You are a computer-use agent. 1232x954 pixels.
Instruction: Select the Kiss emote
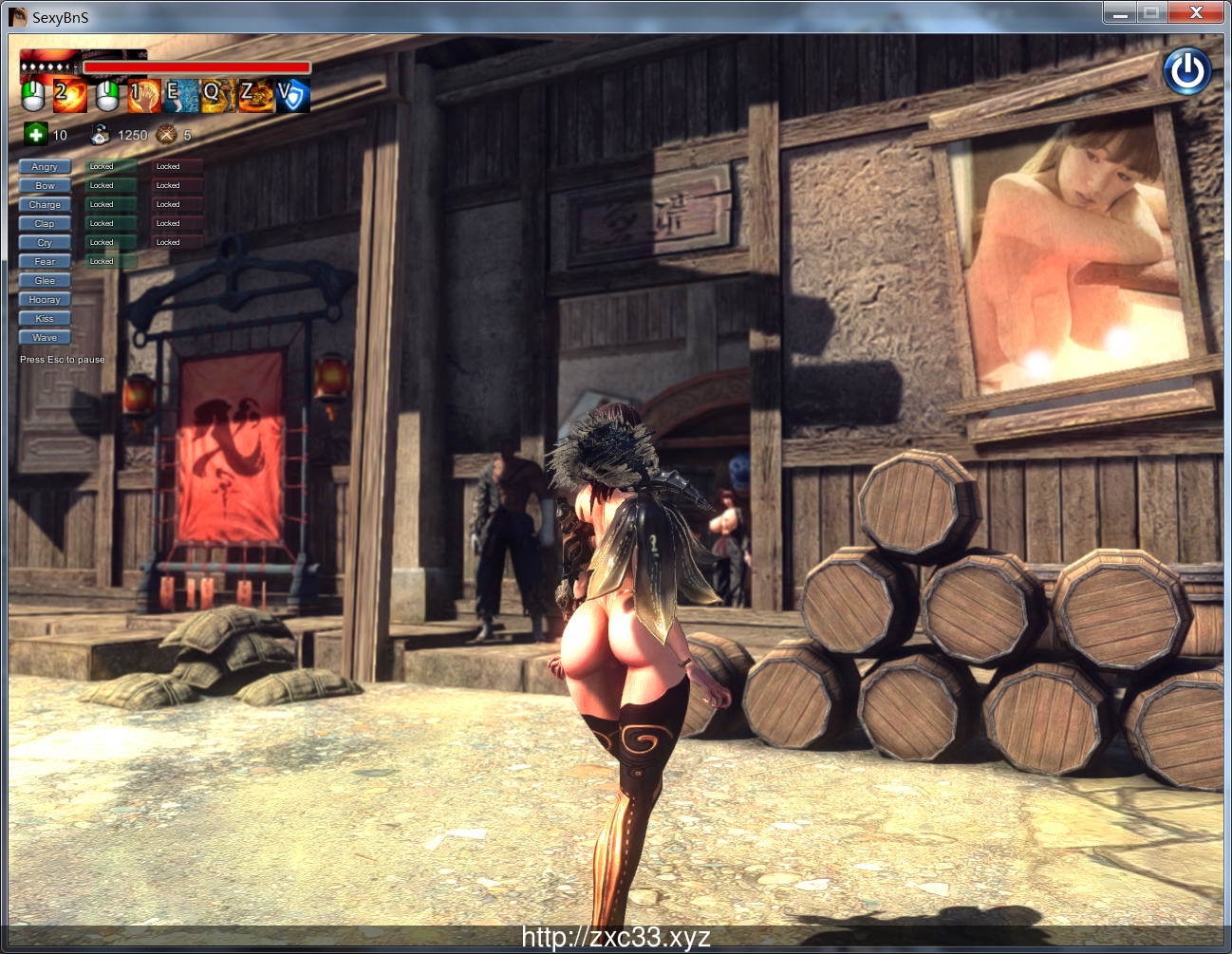44,318
